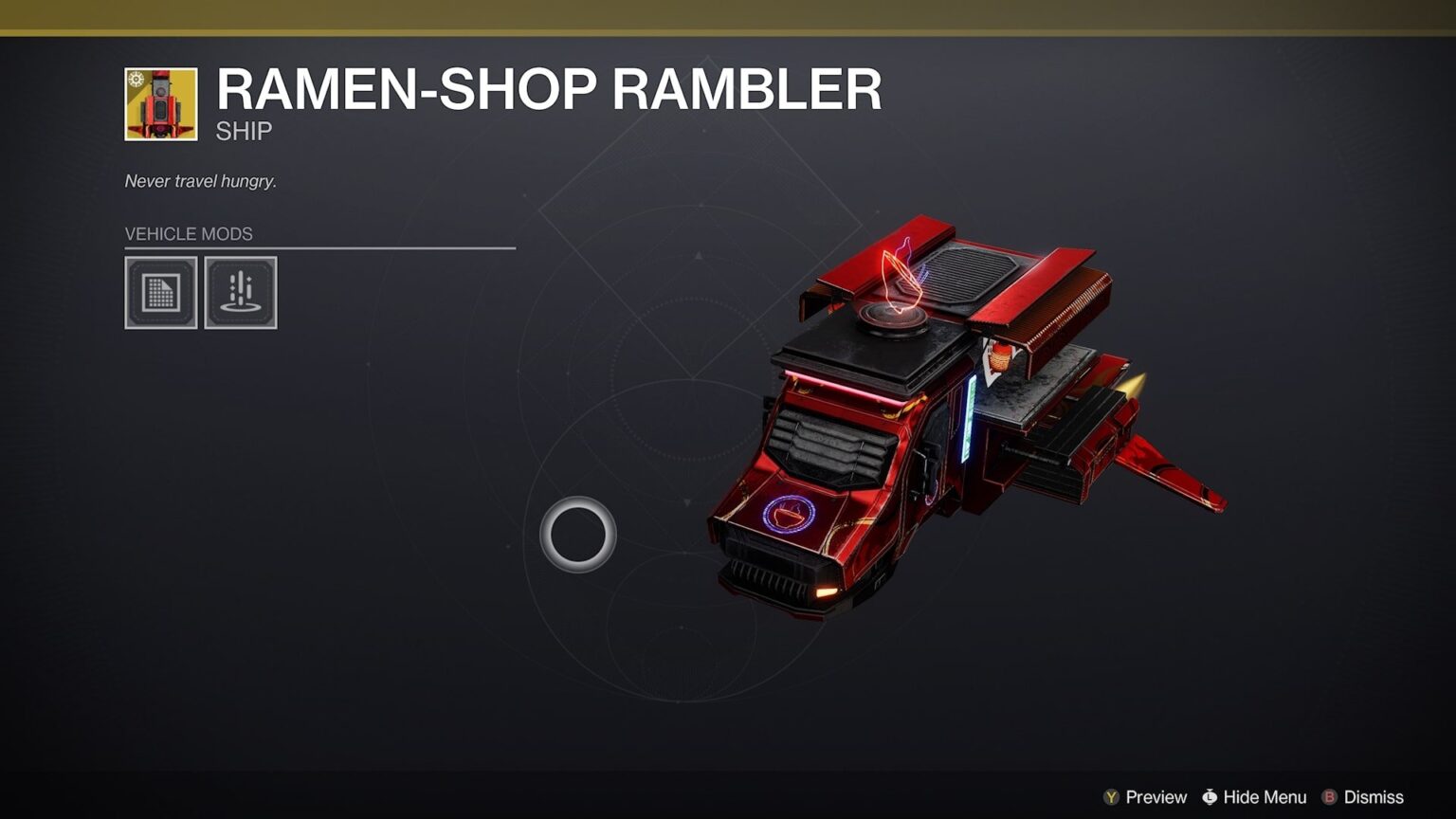This screenshot has height=819, width=1456.
Task: Click the grid-page icon inside the shader slot
Action: click(161, 293)
